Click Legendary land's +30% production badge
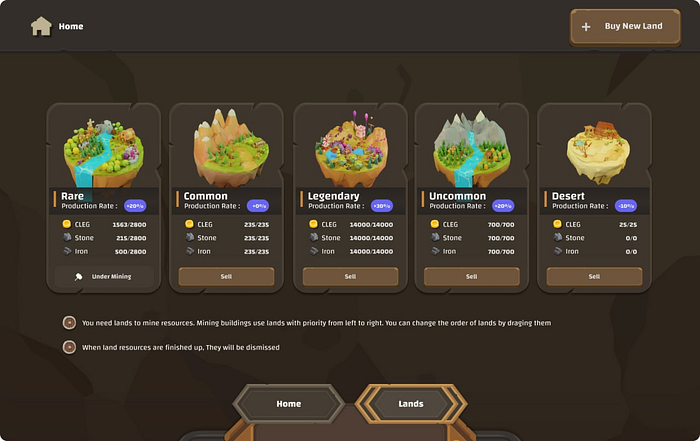Screen dimensions: 700x441 381,206
